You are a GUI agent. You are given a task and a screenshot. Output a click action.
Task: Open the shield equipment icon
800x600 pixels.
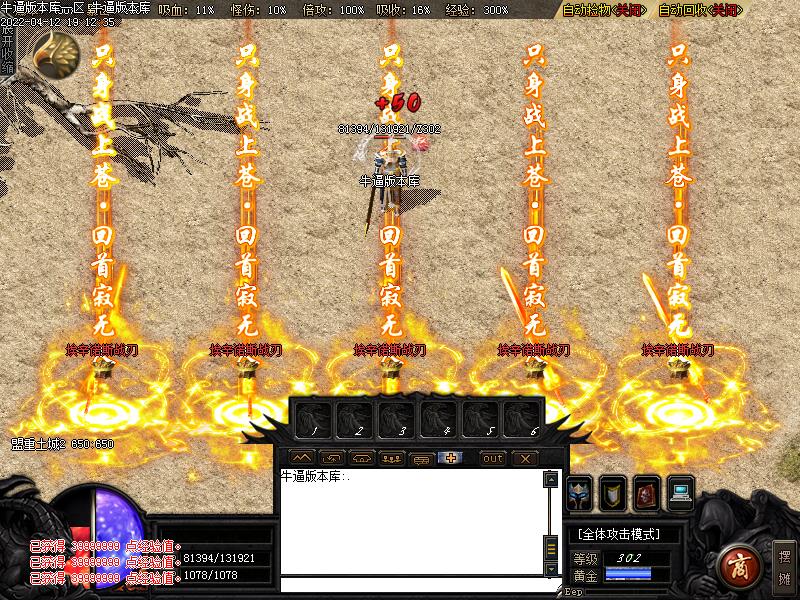(614, 492)
